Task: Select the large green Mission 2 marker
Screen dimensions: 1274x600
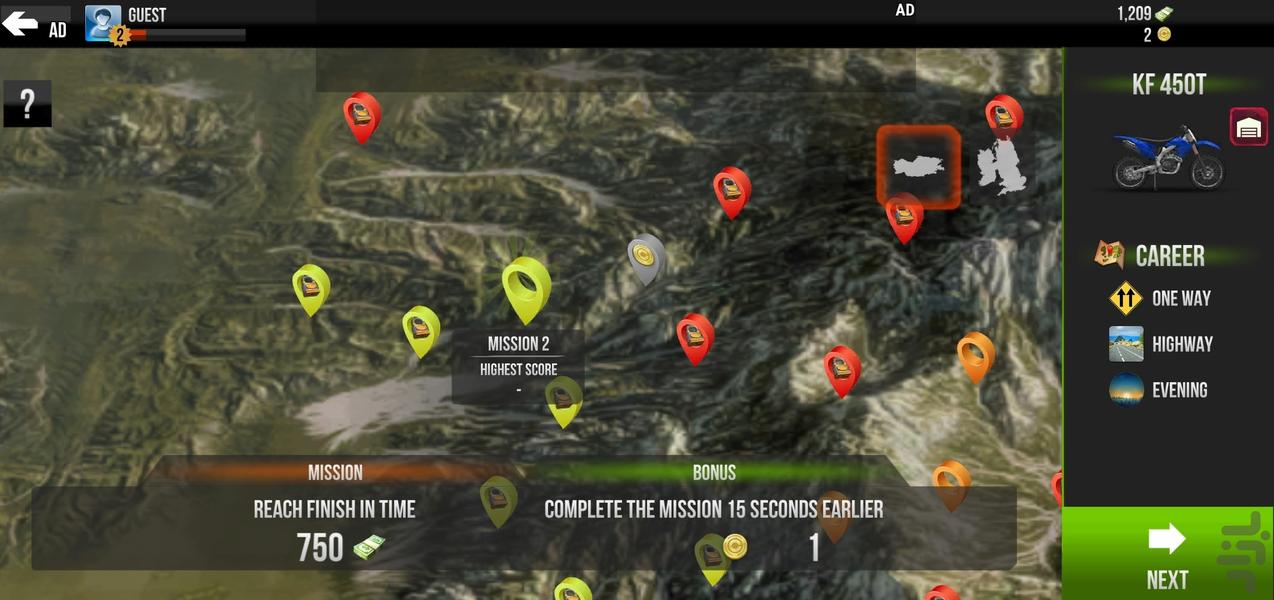Action: [x=526, y=287]
